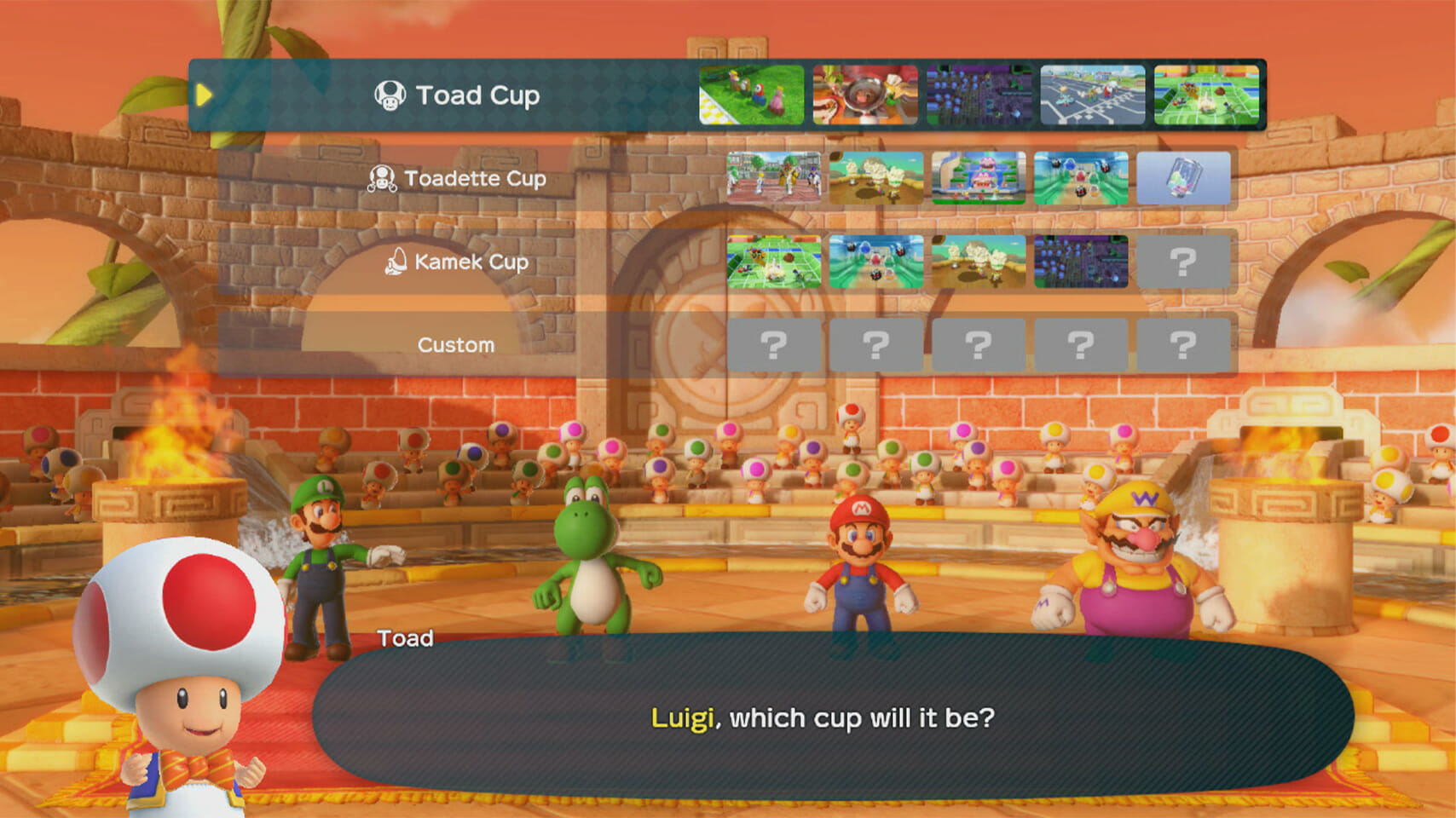The width and height of the screenshot is (1456, 818).
Task: Select the green grid court thumbnail in Kamek Cup
Action: (x=774, y=262)
